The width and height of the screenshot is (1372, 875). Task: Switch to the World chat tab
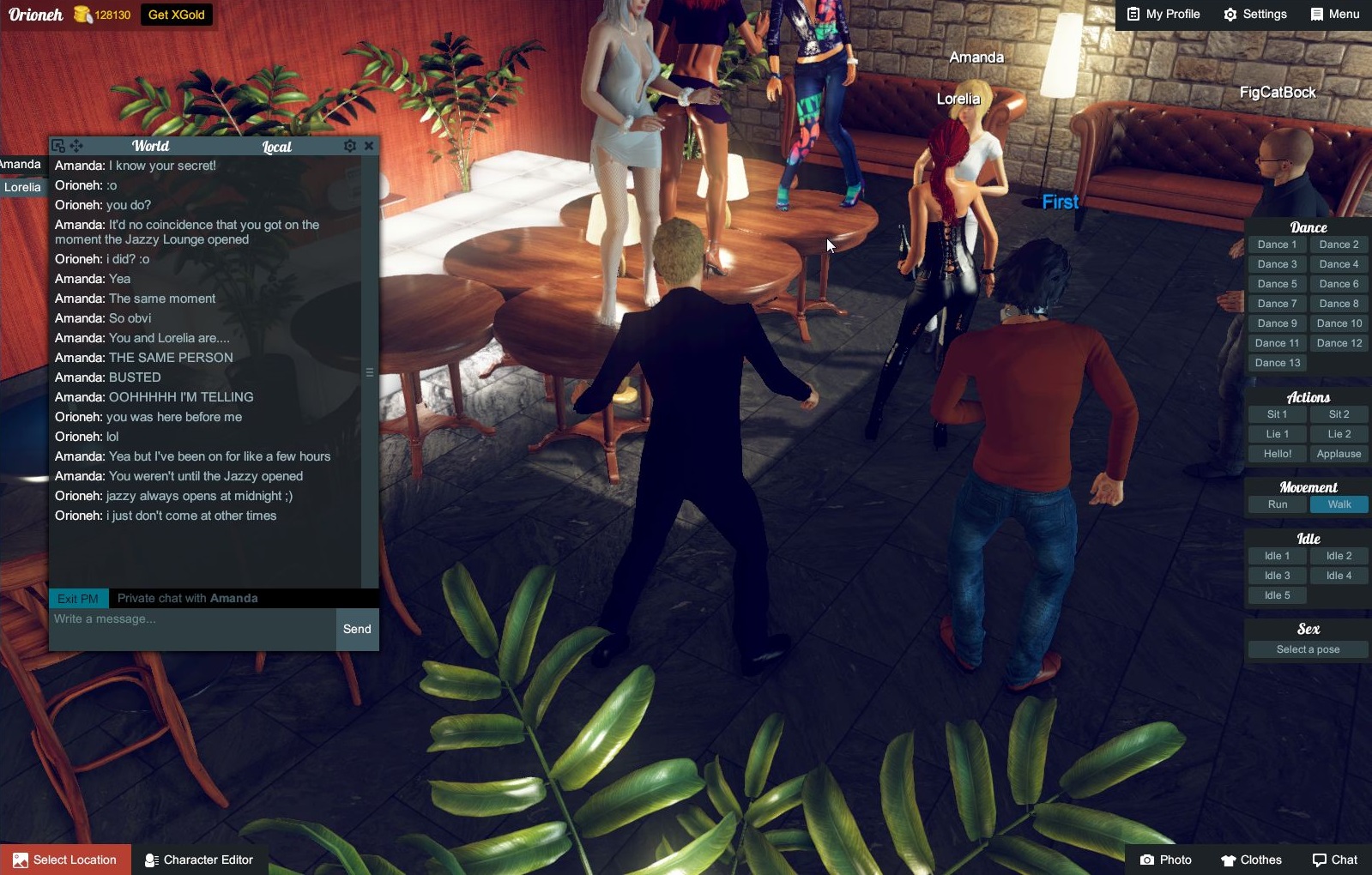point(151,147)
